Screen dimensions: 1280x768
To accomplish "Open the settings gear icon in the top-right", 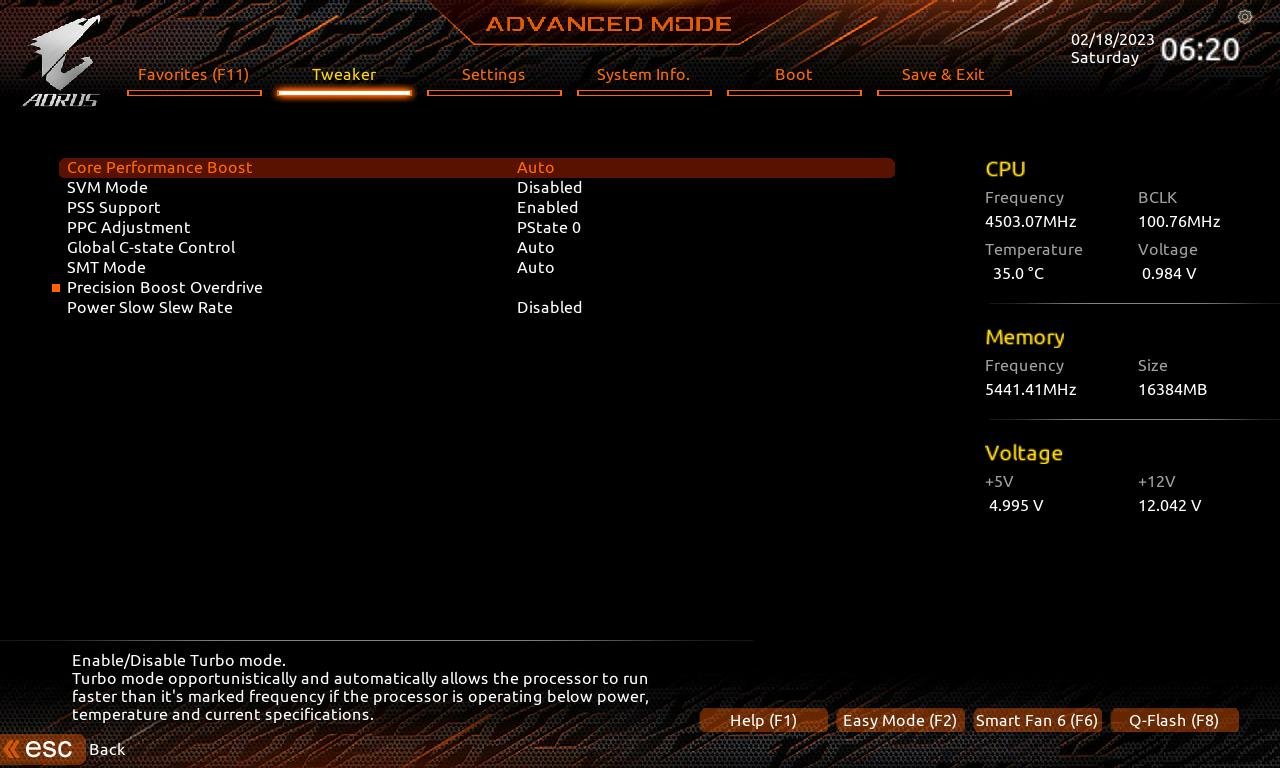I will (1244, 18).
